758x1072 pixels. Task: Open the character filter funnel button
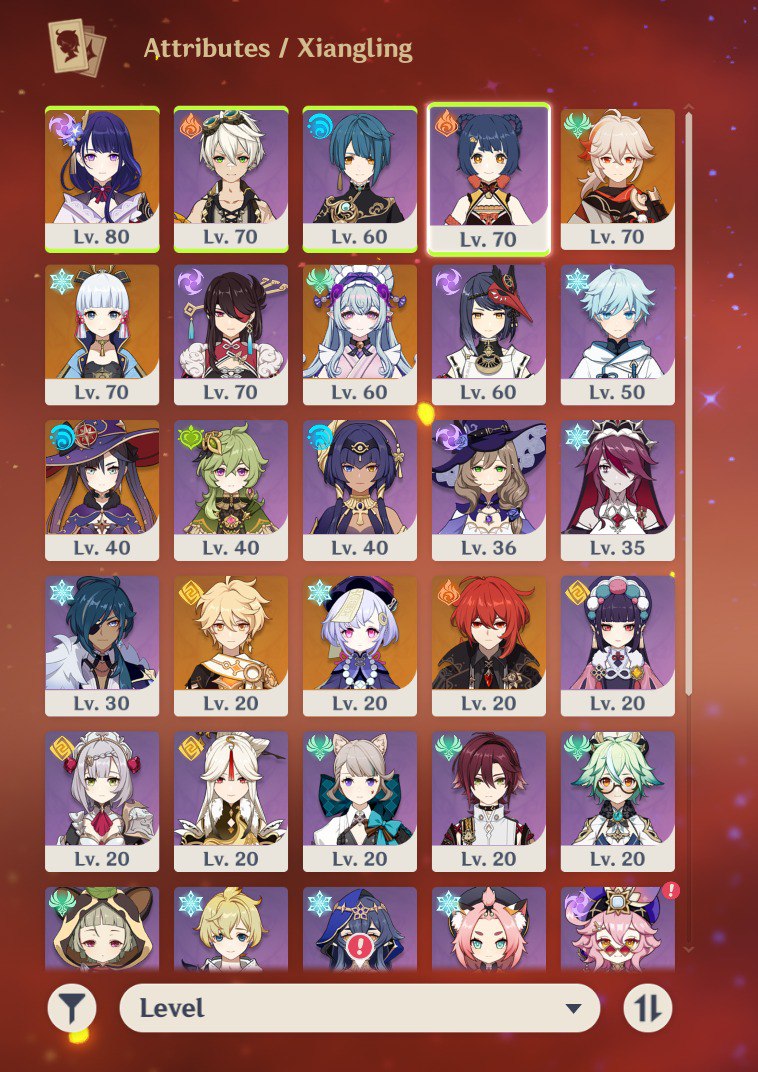(x=72, y=1008)
